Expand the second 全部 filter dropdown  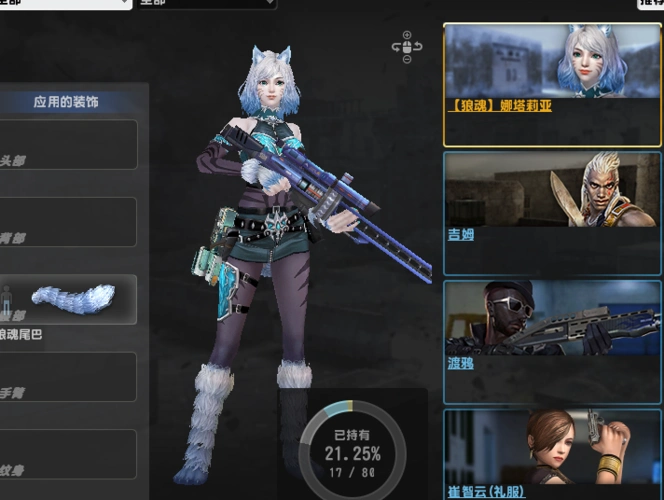point(206,3)
